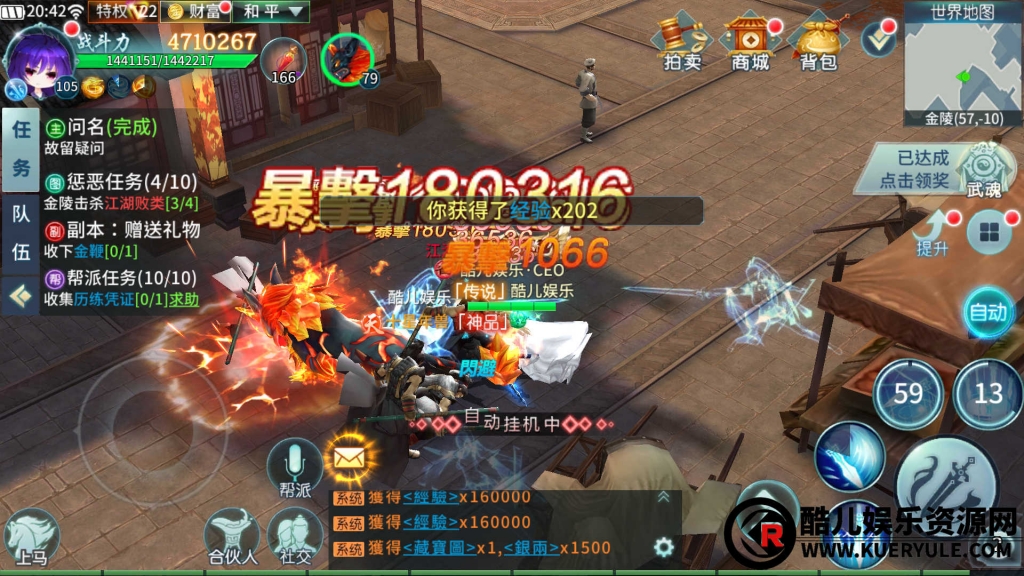Open the 提升 upgrade menu
Viewport: 1024px width, 576px height.
[932, 234]
